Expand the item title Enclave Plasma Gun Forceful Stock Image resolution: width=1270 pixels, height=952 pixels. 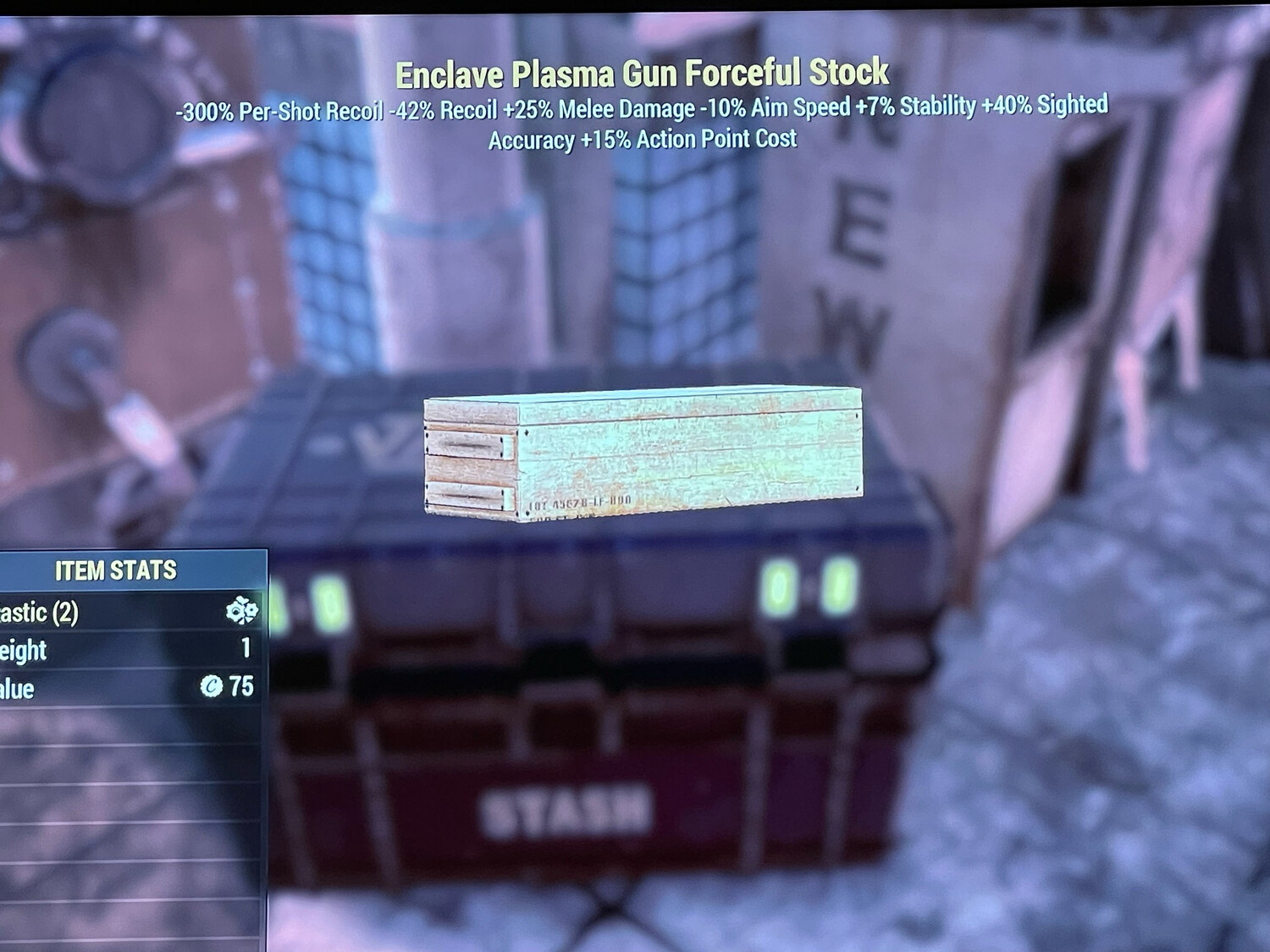(643, 74)
